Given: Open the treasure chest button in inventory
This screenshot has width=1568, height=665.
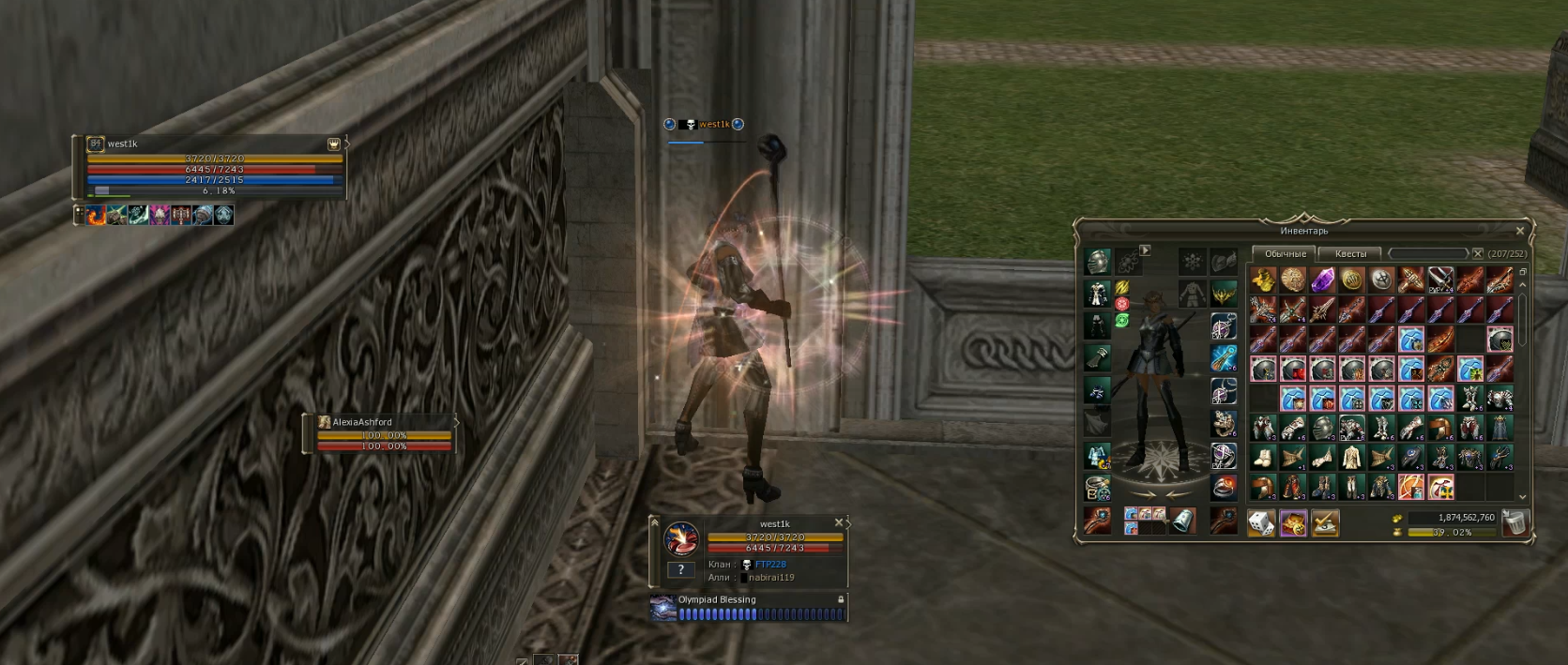Looking at the screenshot, I should (x=1293, y=523).
